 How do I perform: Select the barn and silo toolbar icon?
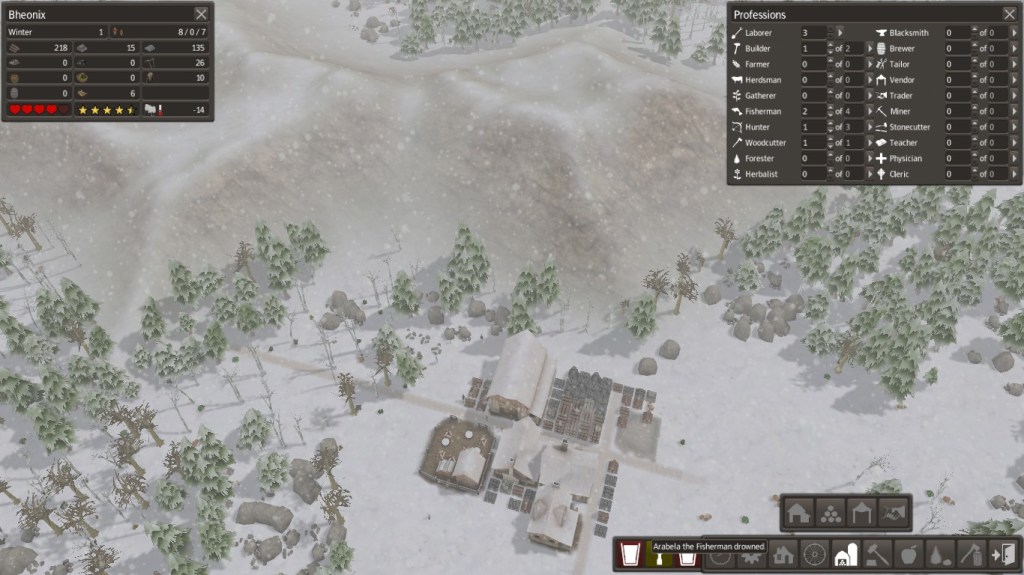(846, 553)
